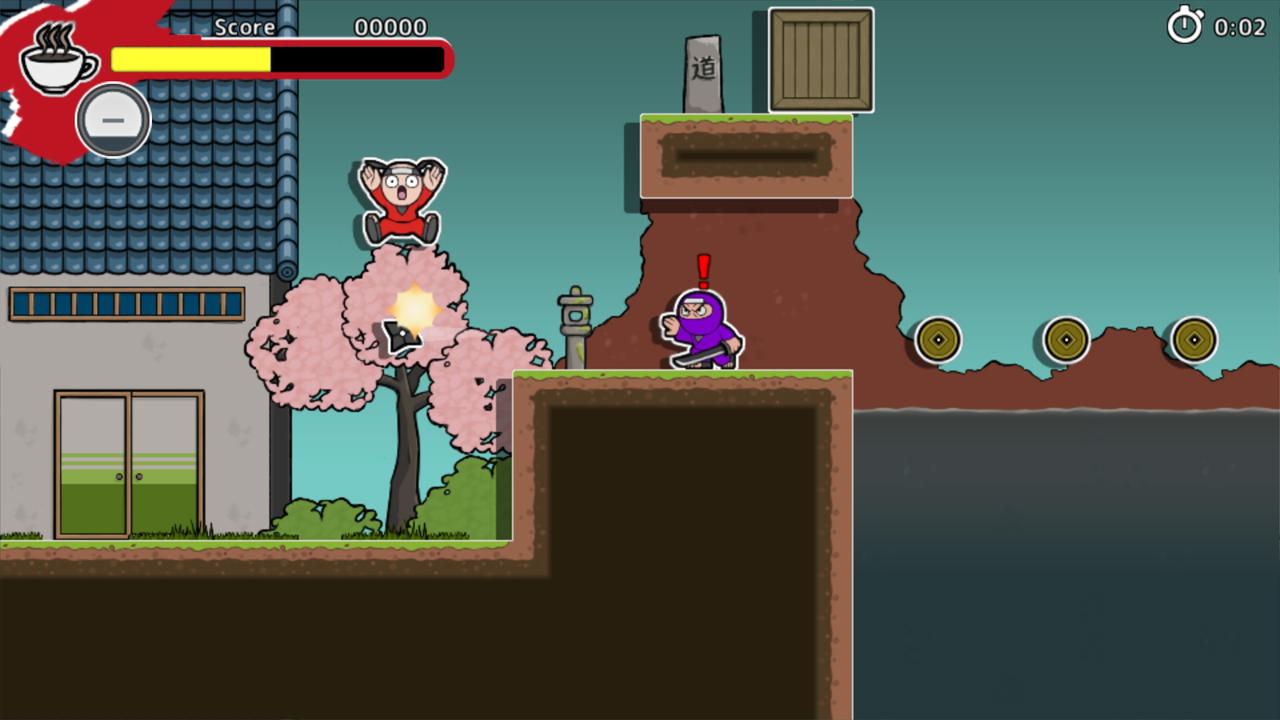Image resolution: width=1280 pixels, height=720 pixels.
Task: Click the circular minus pause button
Action: (x=113, y=120)
